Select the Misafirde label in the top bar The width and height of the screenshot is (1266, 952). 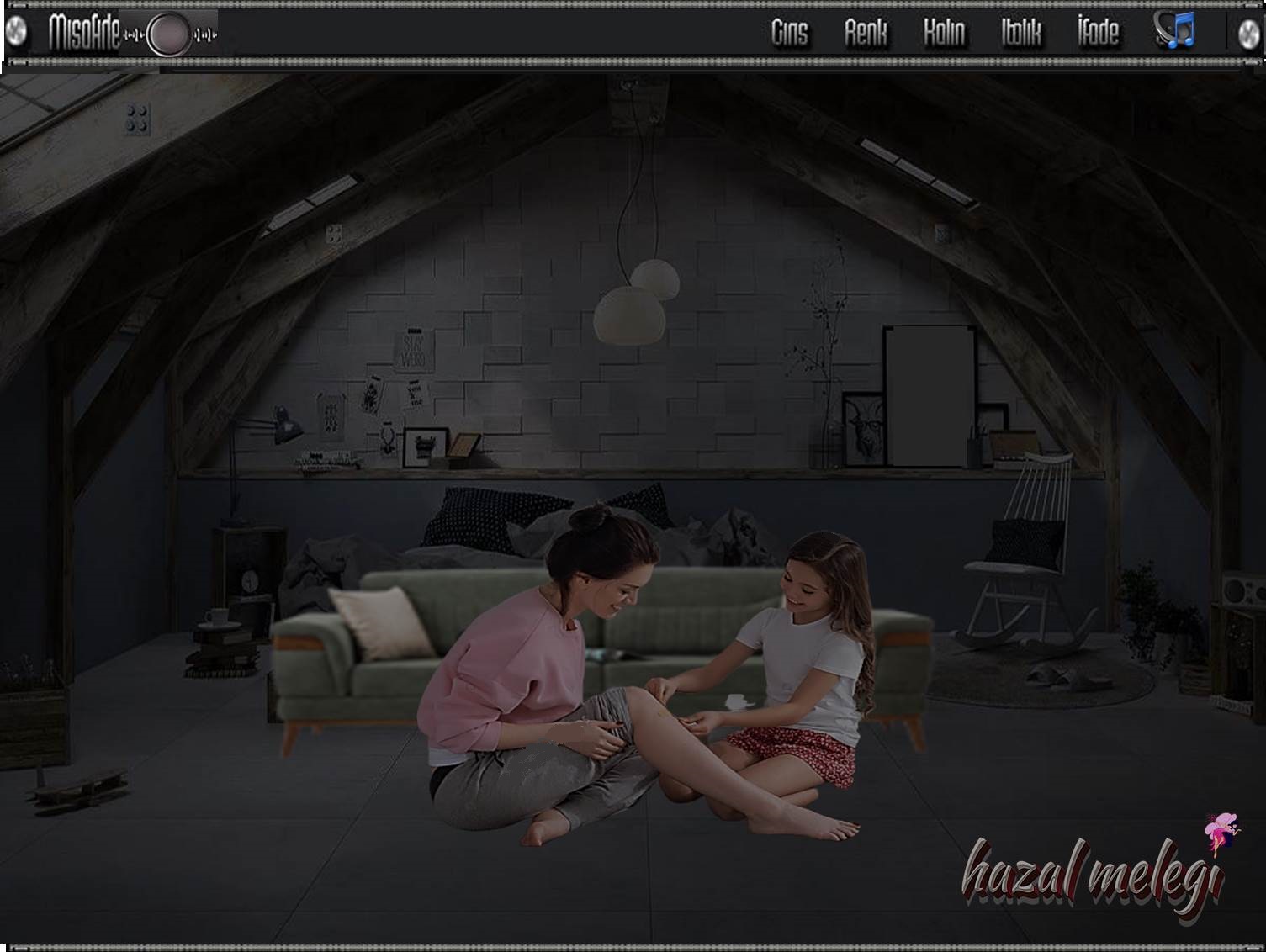(x=83, y=34)
